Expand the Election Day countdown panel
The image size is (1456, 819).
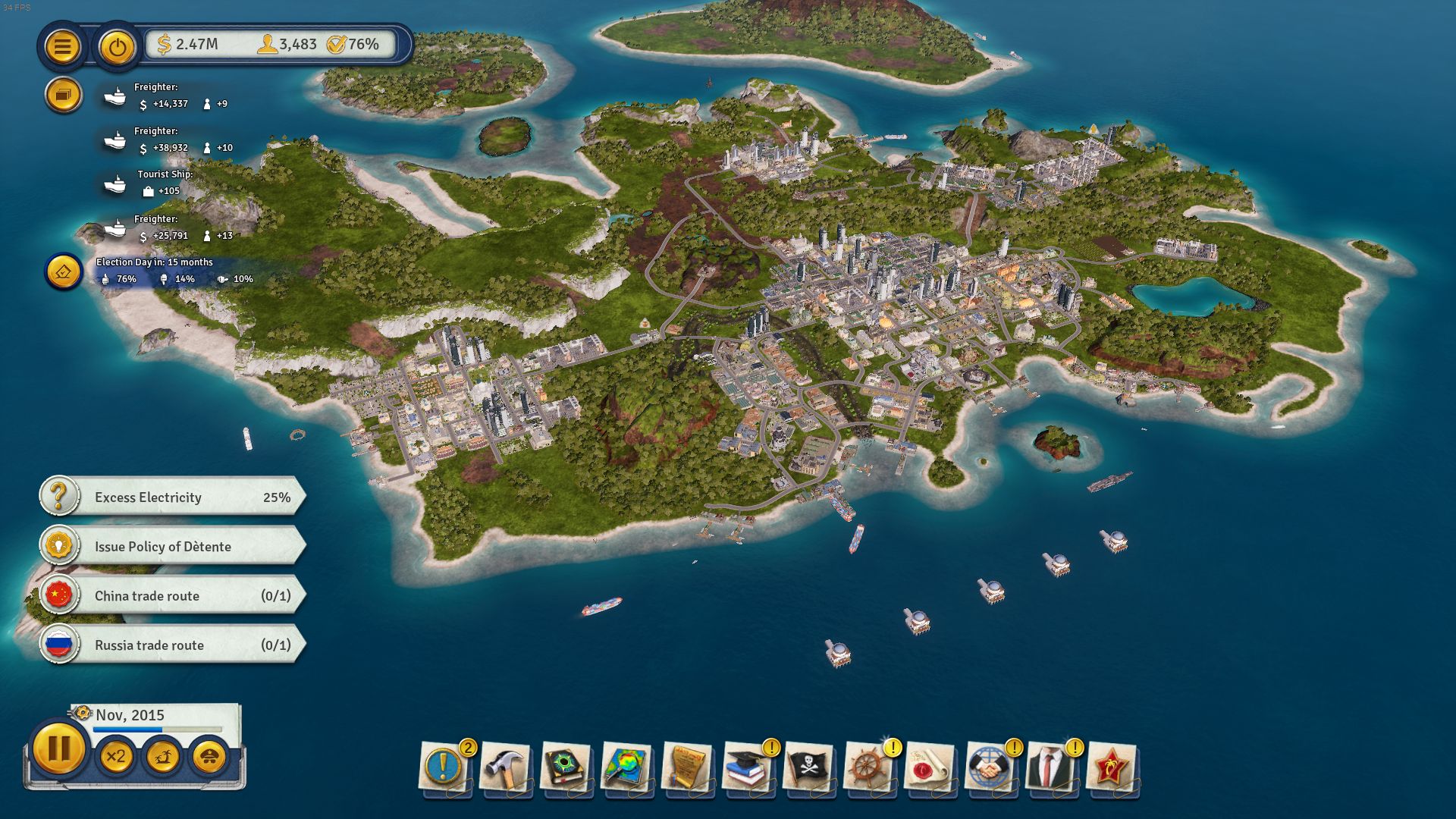63,271
